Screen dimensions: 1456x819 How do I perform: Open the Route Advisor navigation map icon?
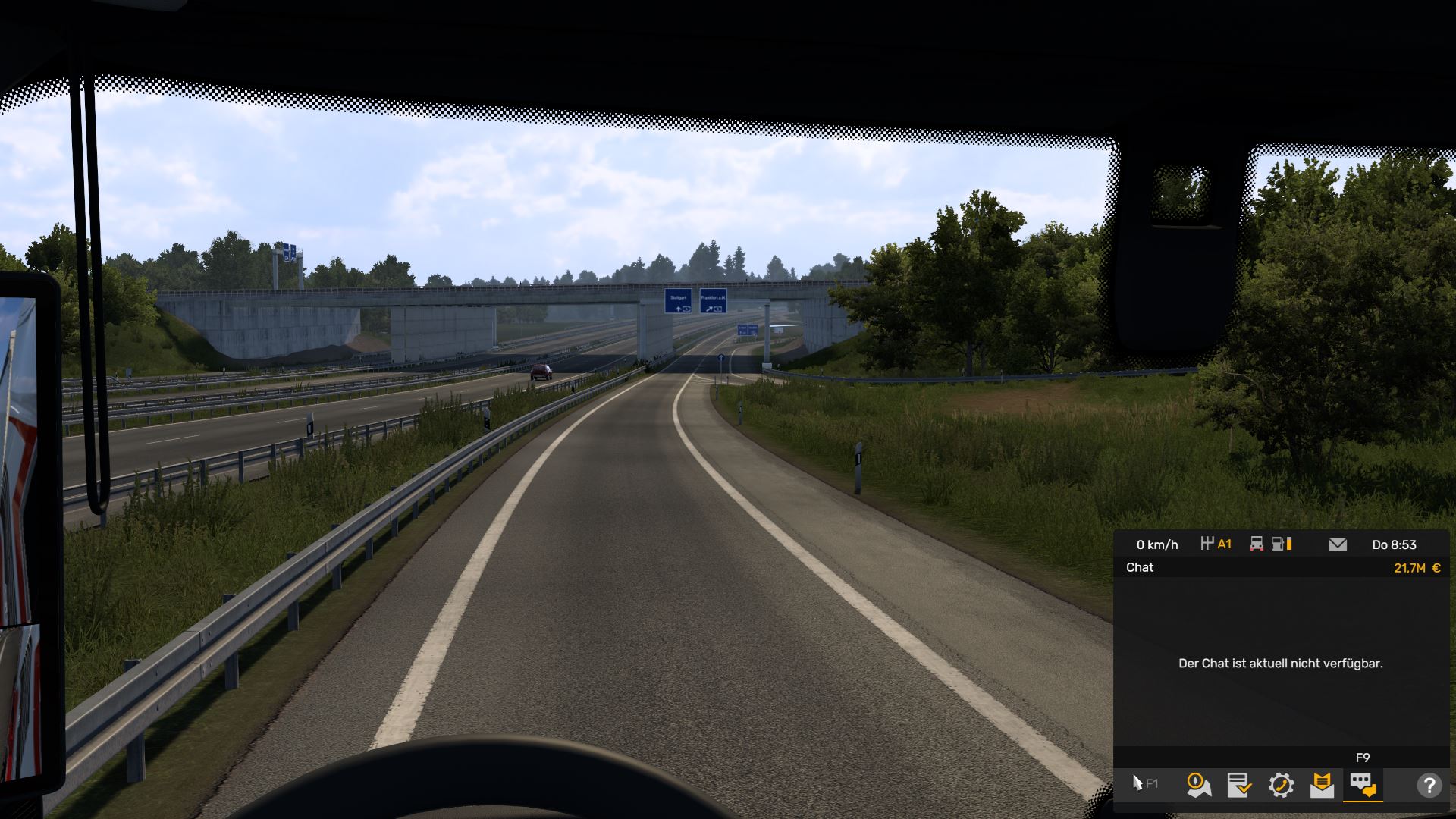[1198, 785]
